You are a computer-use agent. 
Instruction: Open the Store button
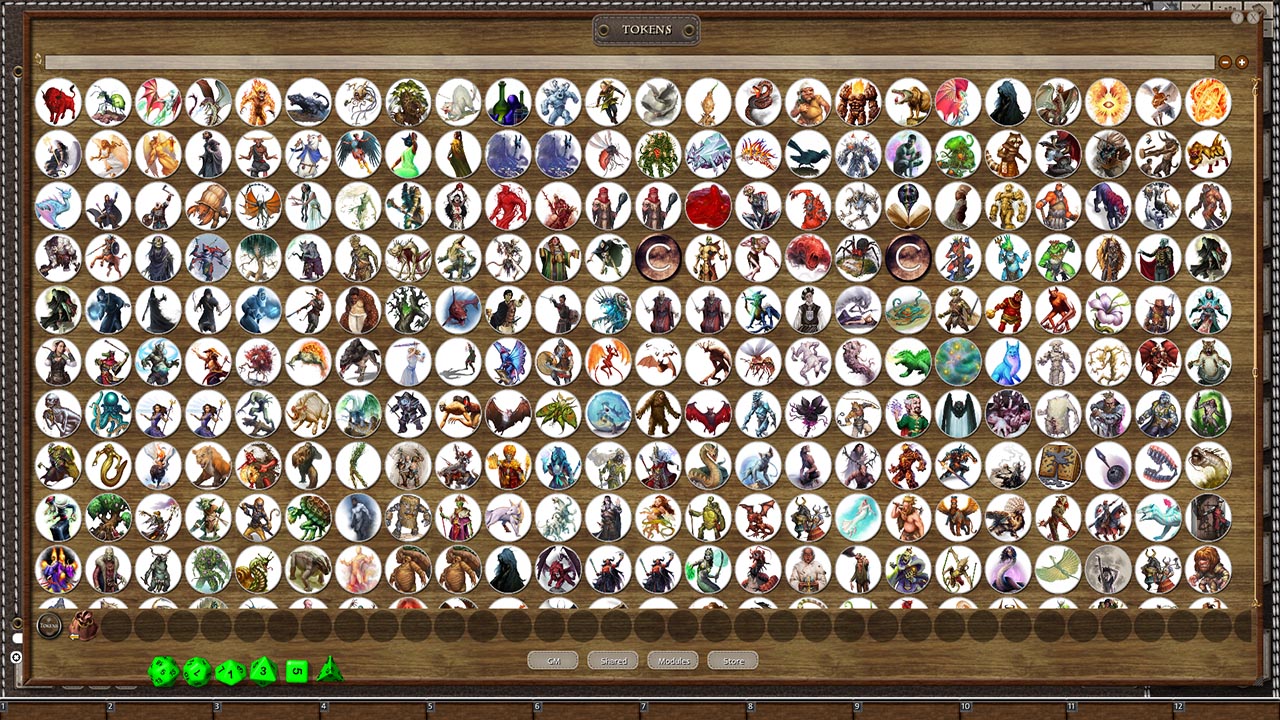[x=732, y=660]
